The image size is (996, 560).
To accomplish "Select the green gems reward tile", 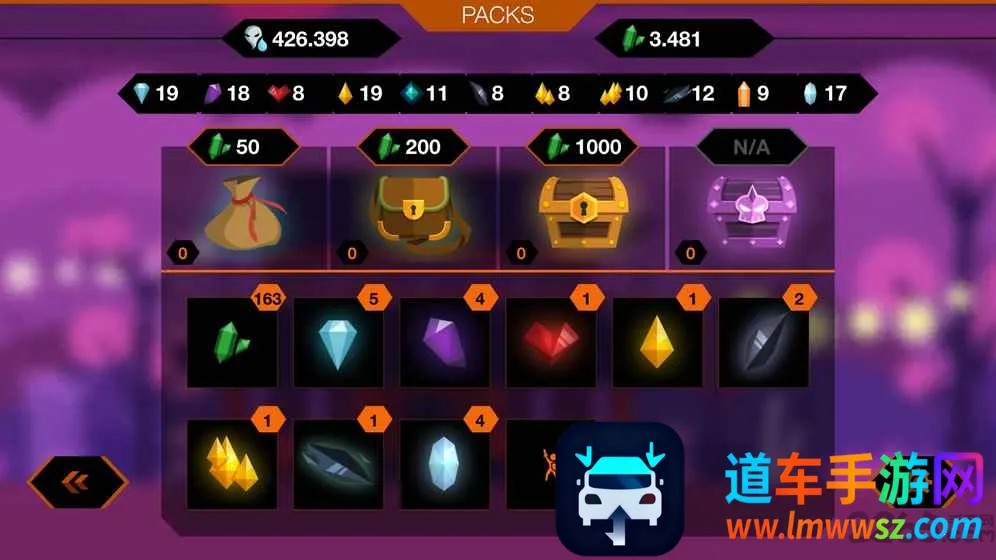I will point(233,342).
